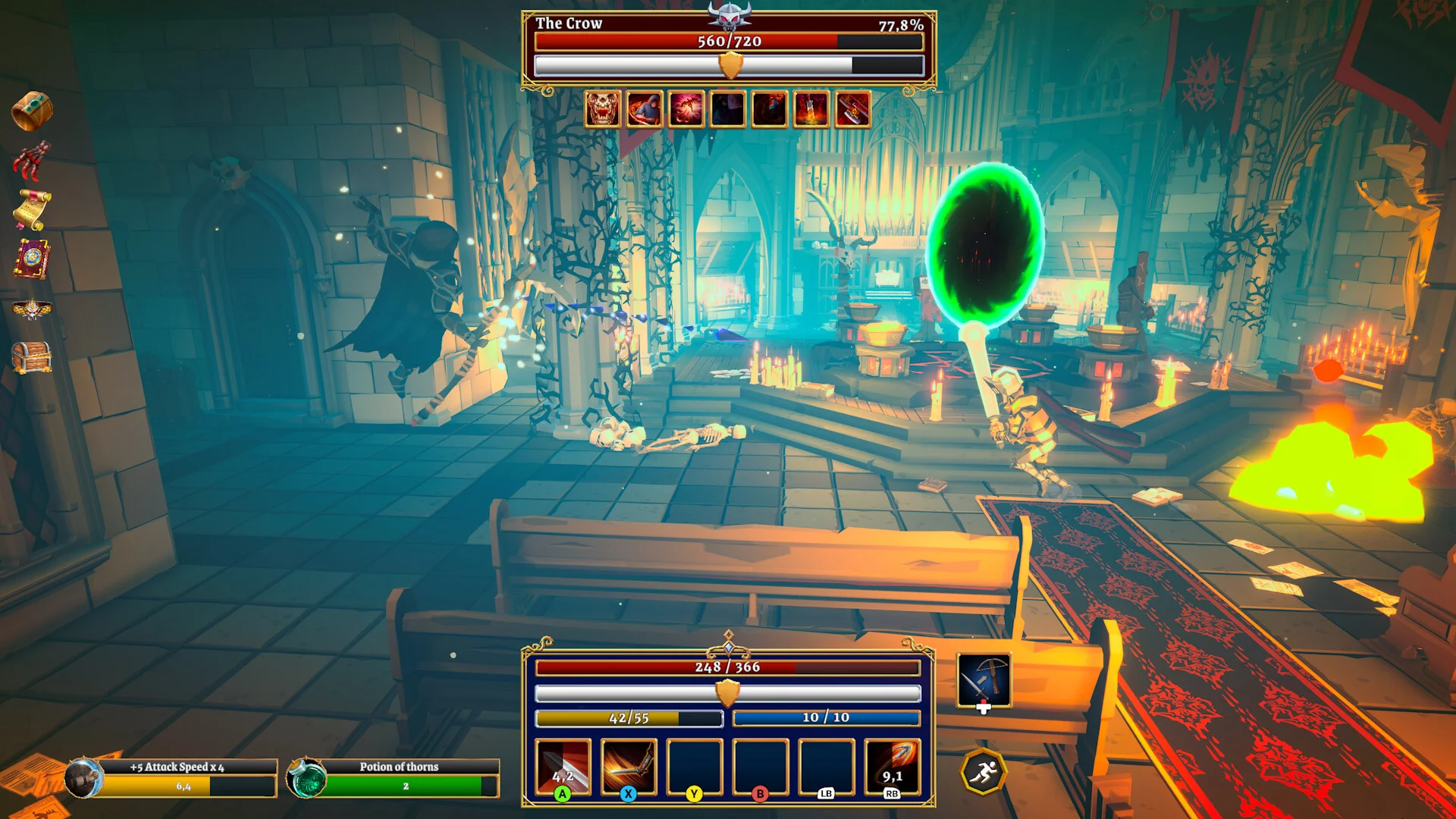Inspect the red rune axe trait icon
This screenshot has height=819, width=1456.
pos(852,110)
